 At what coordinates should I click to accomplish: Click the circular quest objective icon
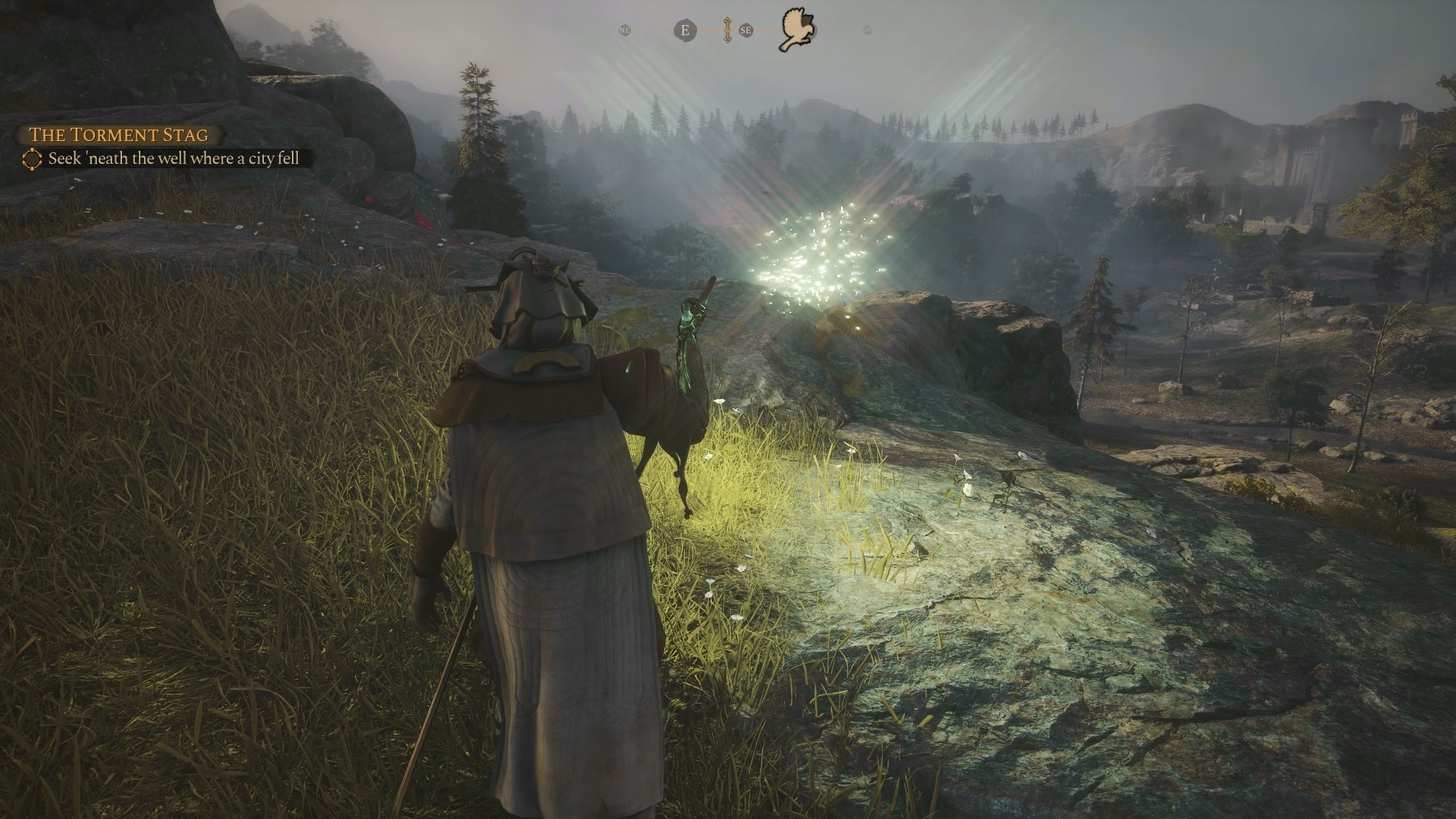pos(32,159)
